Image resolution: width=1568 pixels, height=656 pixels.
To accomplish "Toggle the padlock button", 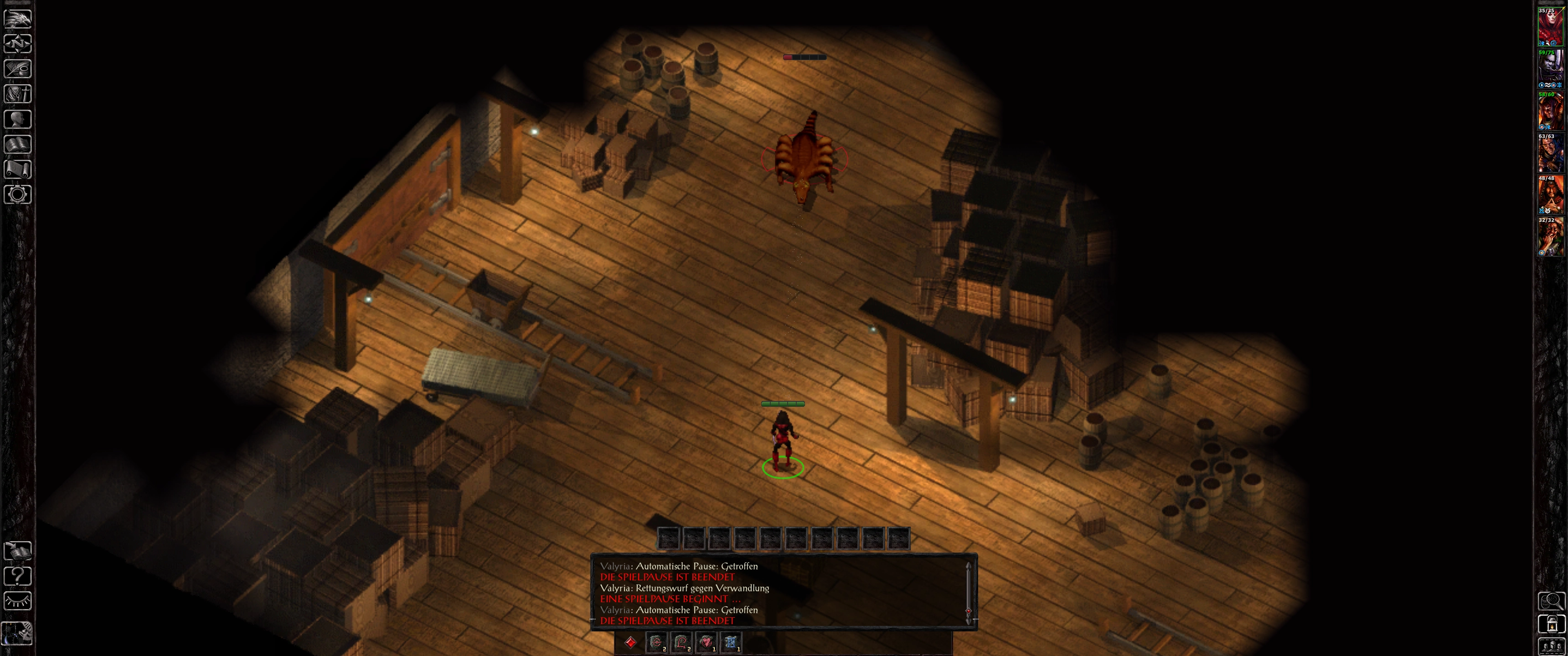I will point(1551,625).
